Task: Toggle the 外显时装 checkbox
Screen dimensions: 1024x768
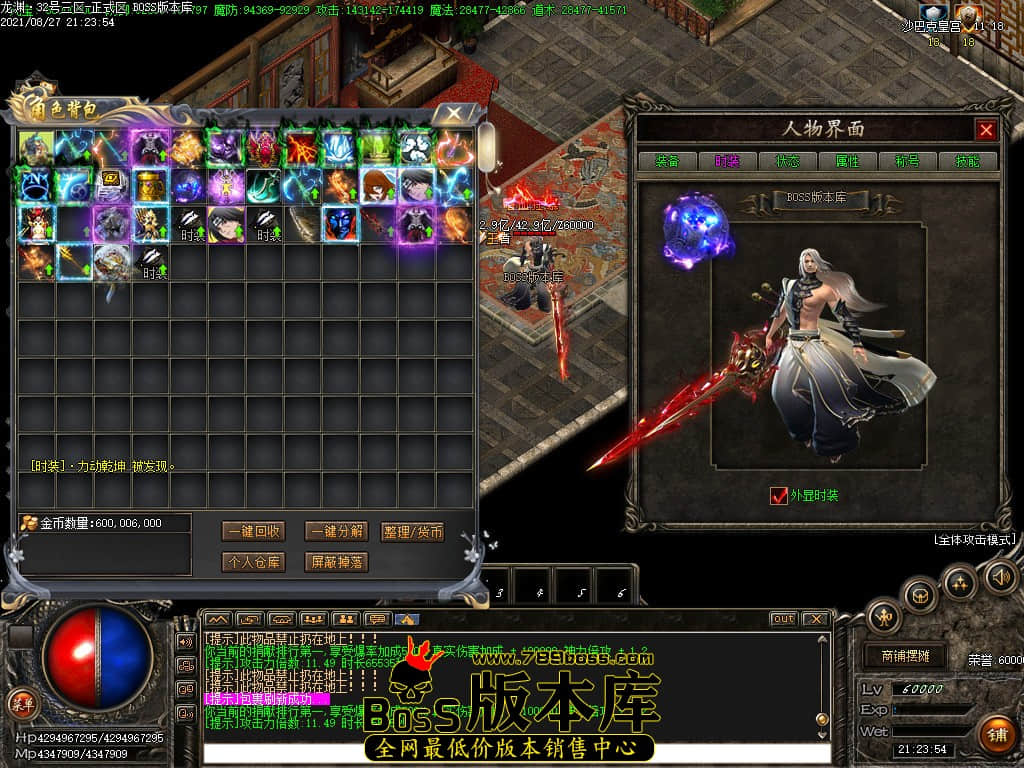Action: pos(779,495)
